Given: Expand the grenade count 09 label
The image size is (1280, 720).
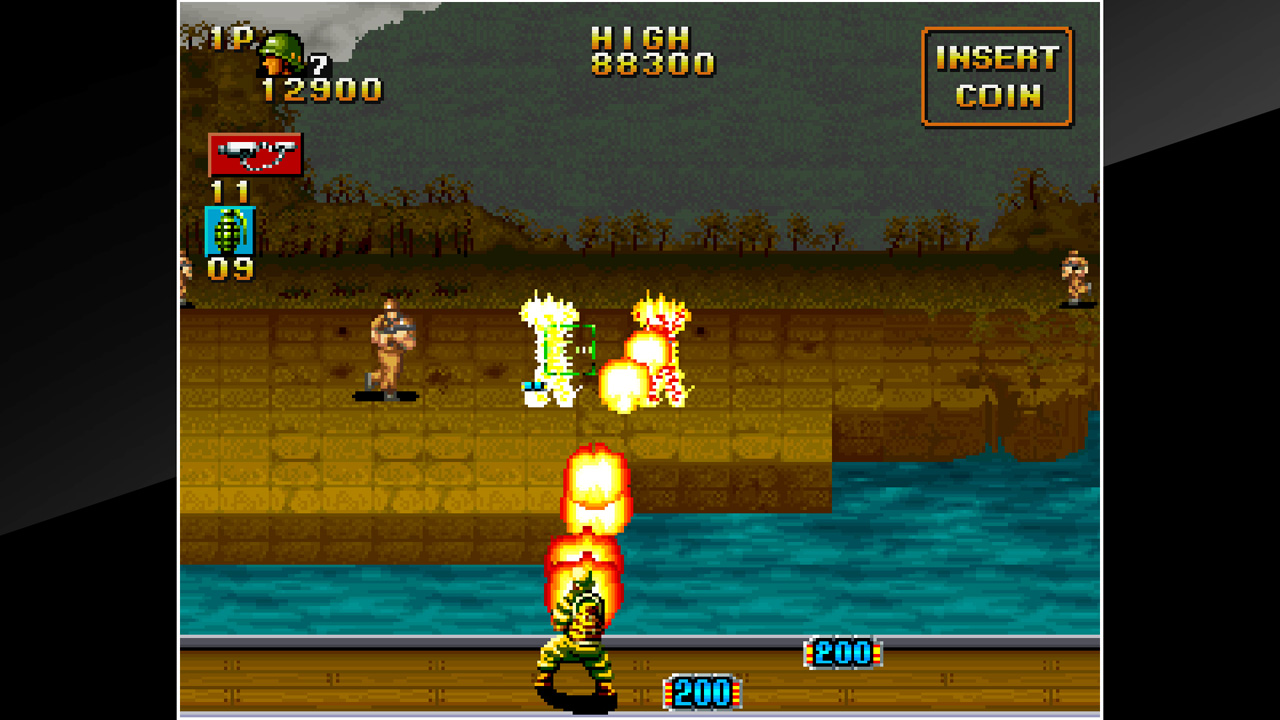Looking at the screenshot, I should (231, 269).
